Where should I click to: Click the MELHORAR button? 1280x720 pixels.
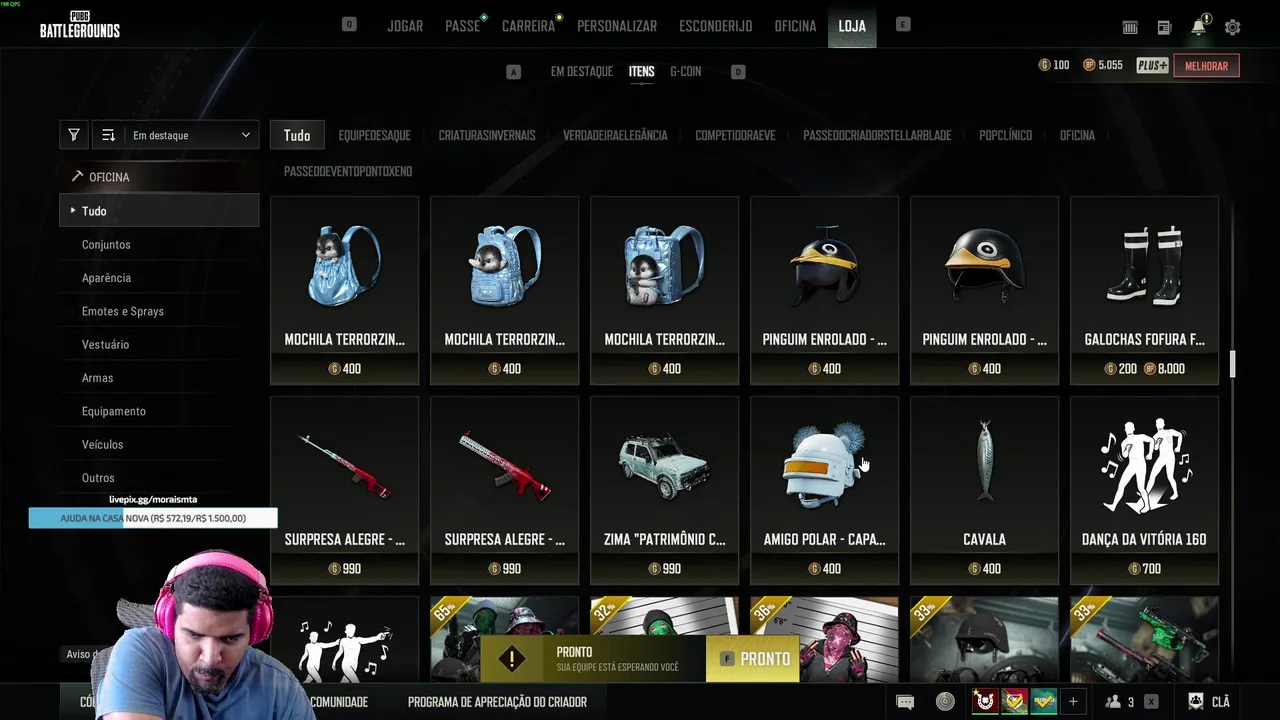(1206, 66)
